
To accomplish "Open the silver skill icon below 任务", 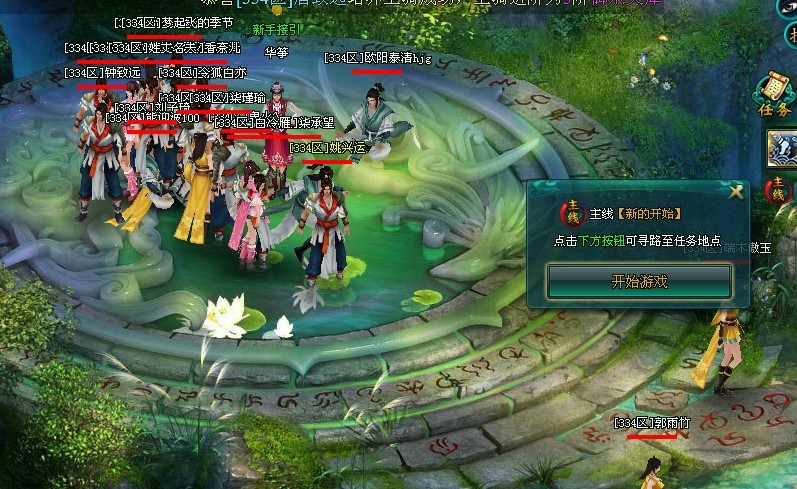I will tap(782, 149).
